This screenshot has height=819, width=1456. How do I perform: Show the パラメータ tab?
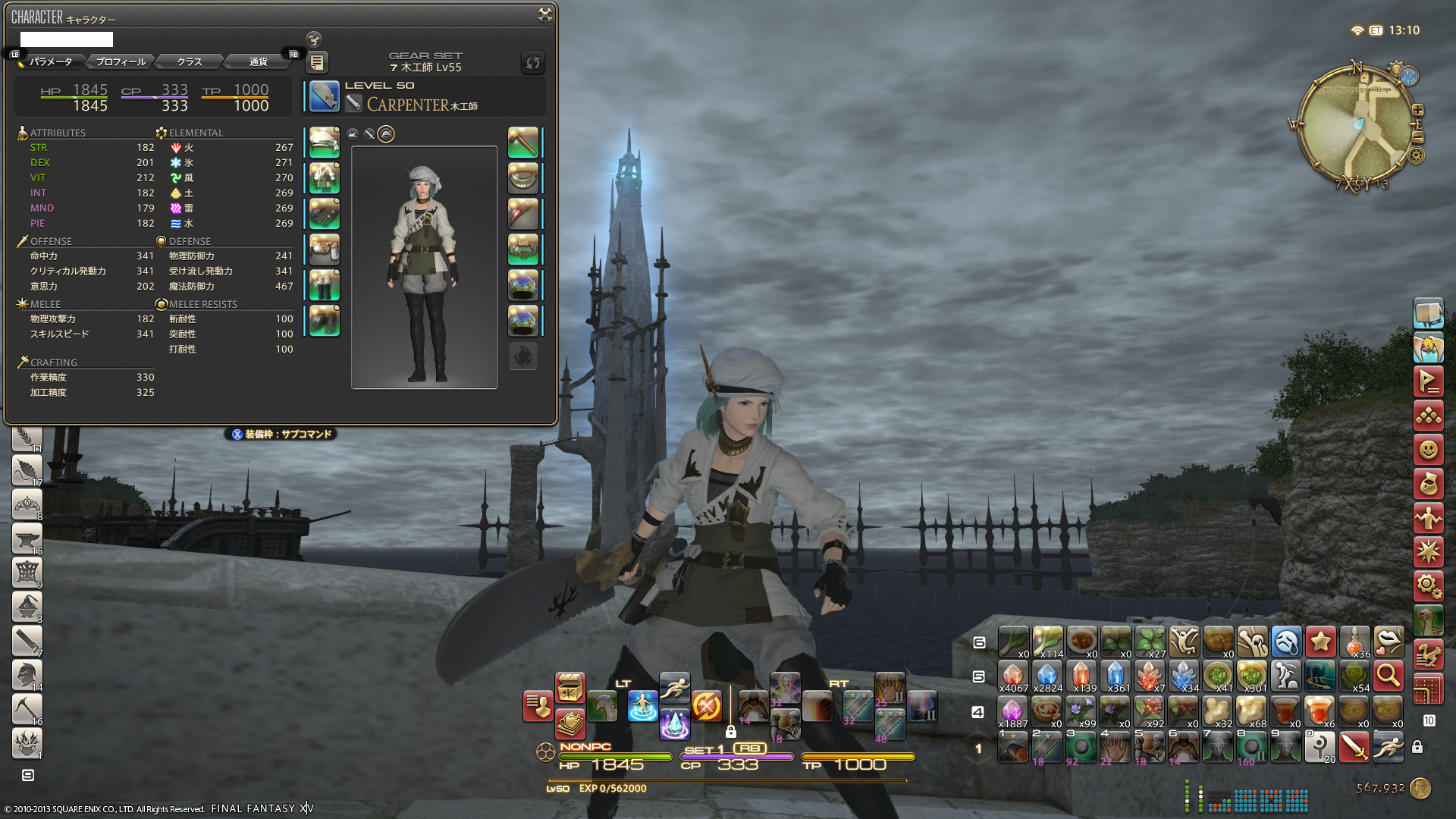[51, 61]
